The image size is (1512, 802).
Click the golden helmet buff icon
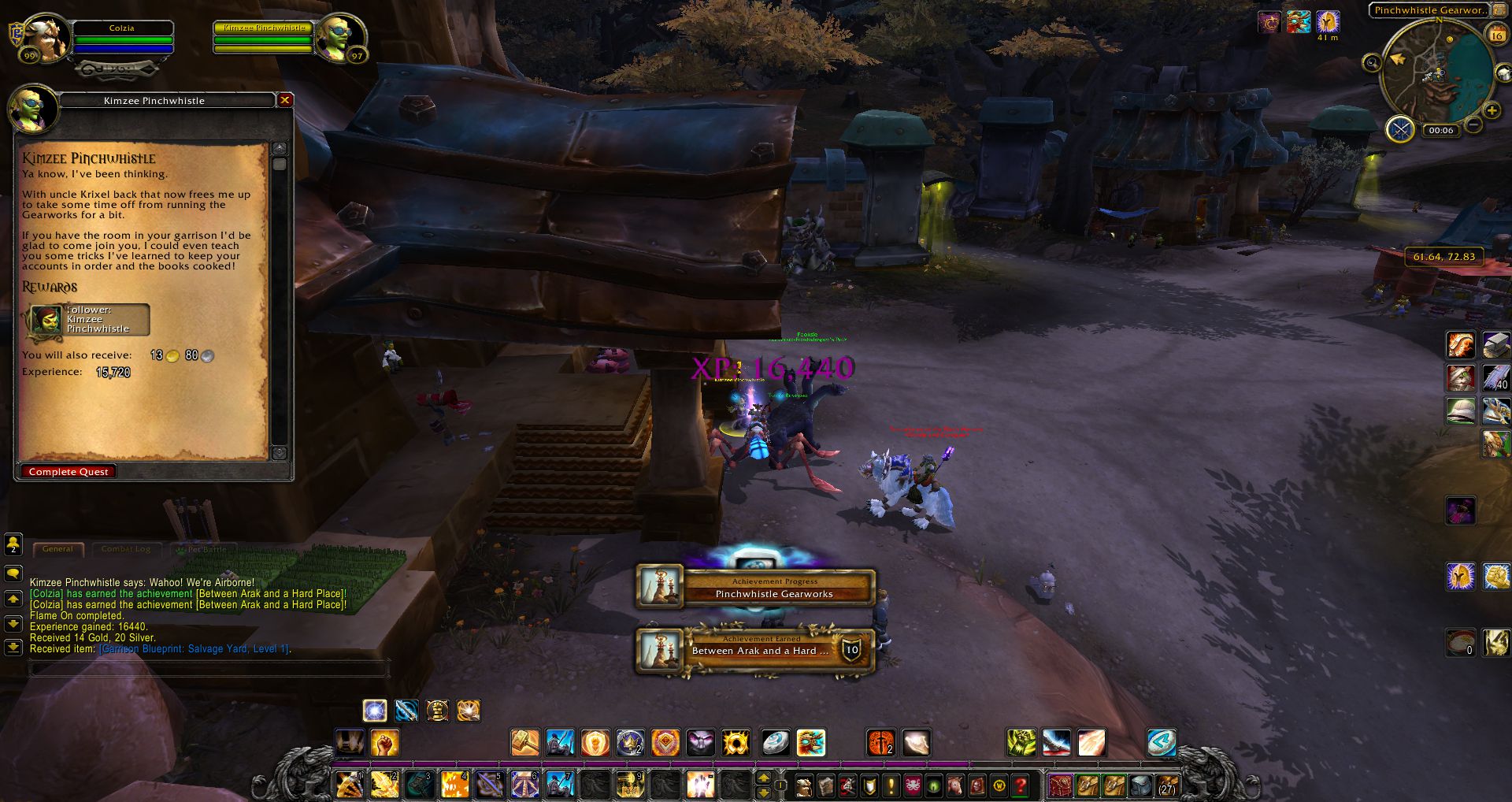point(1328,21)
